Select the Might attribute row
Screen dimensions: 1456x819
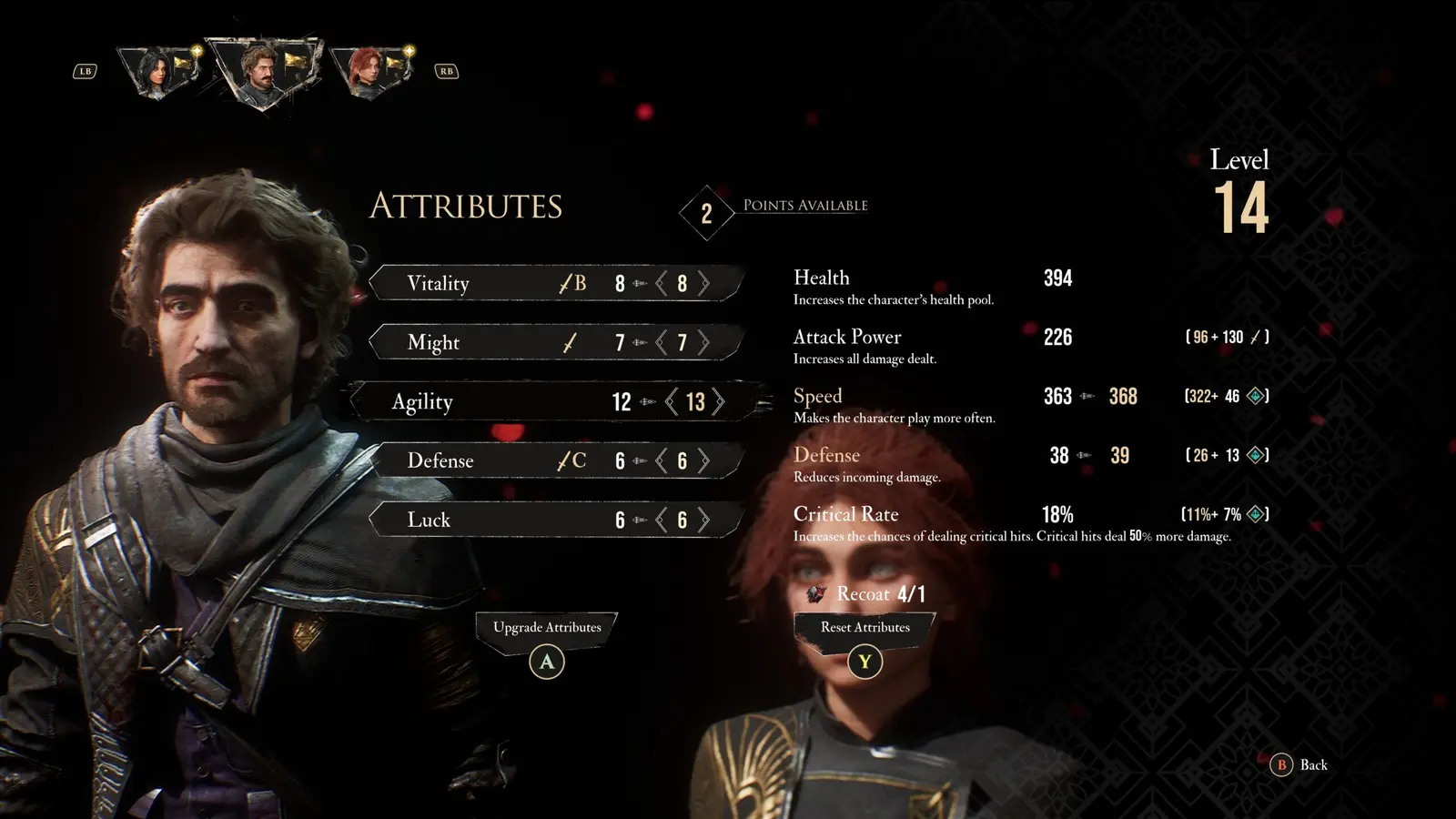coord(434,342)
